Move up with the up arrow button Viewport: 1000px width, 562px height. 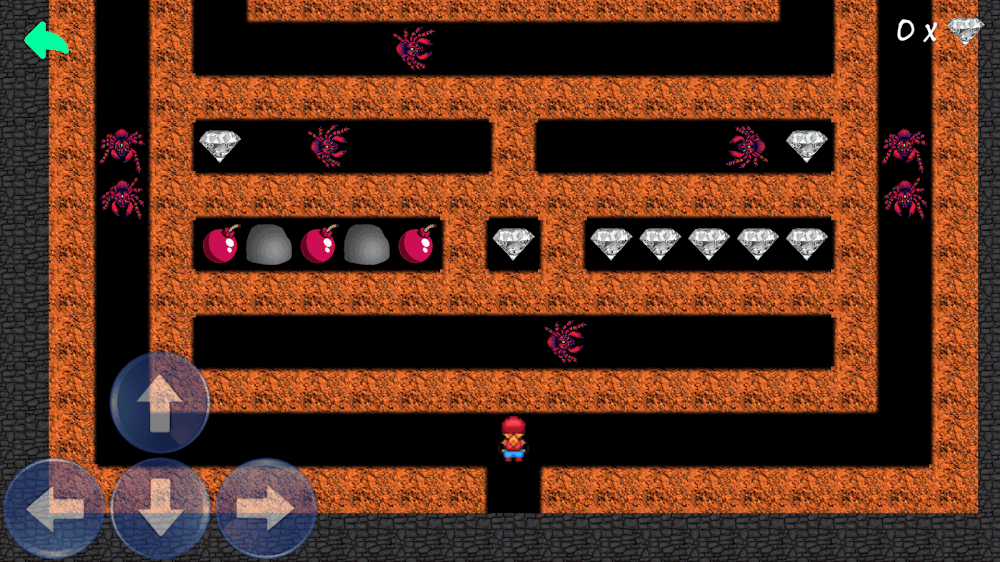click(160, 402)
